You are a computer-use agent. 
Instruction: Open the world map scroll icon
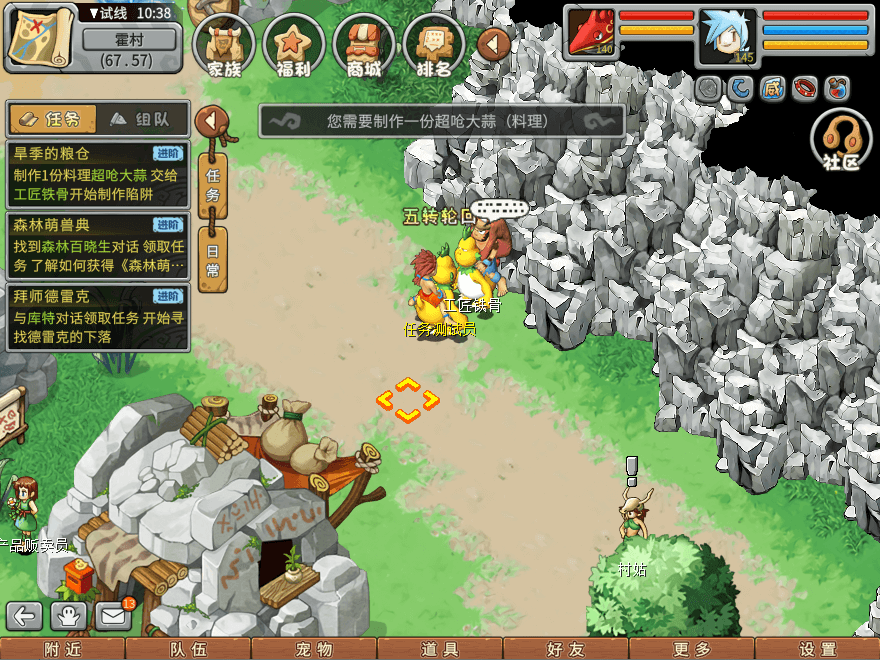[40, 38]
